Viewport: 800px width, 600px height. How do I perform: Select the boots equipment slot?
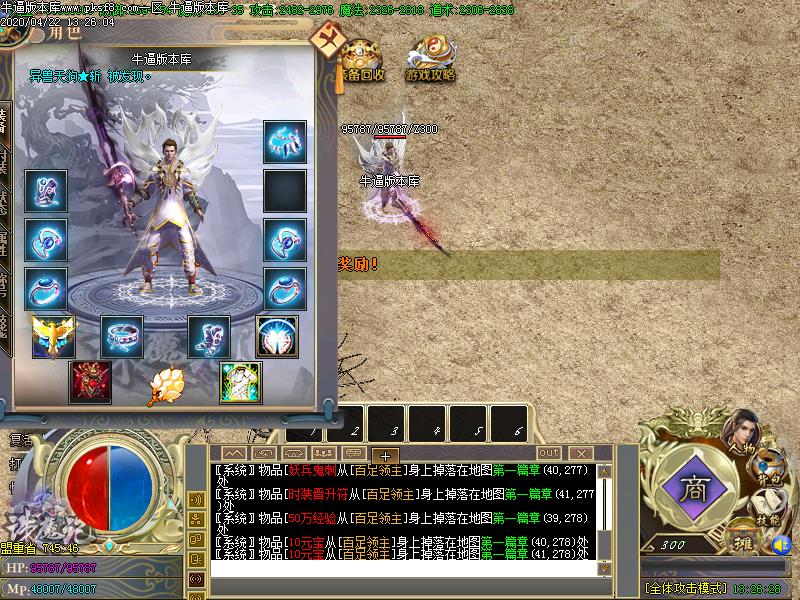tap(209, 337)
